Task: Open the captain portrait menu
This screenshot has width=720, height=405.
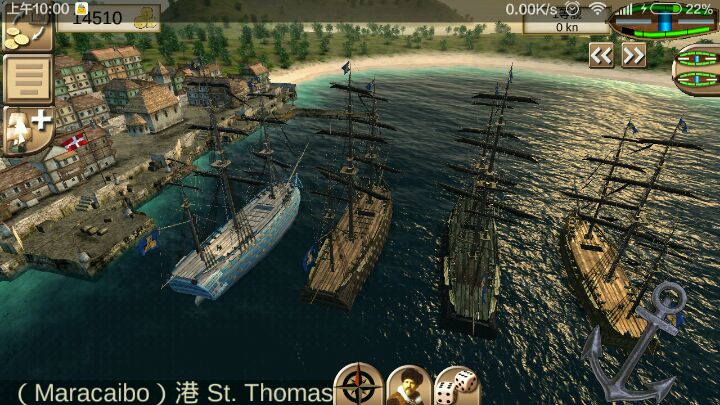Action: tap(408, 385)
